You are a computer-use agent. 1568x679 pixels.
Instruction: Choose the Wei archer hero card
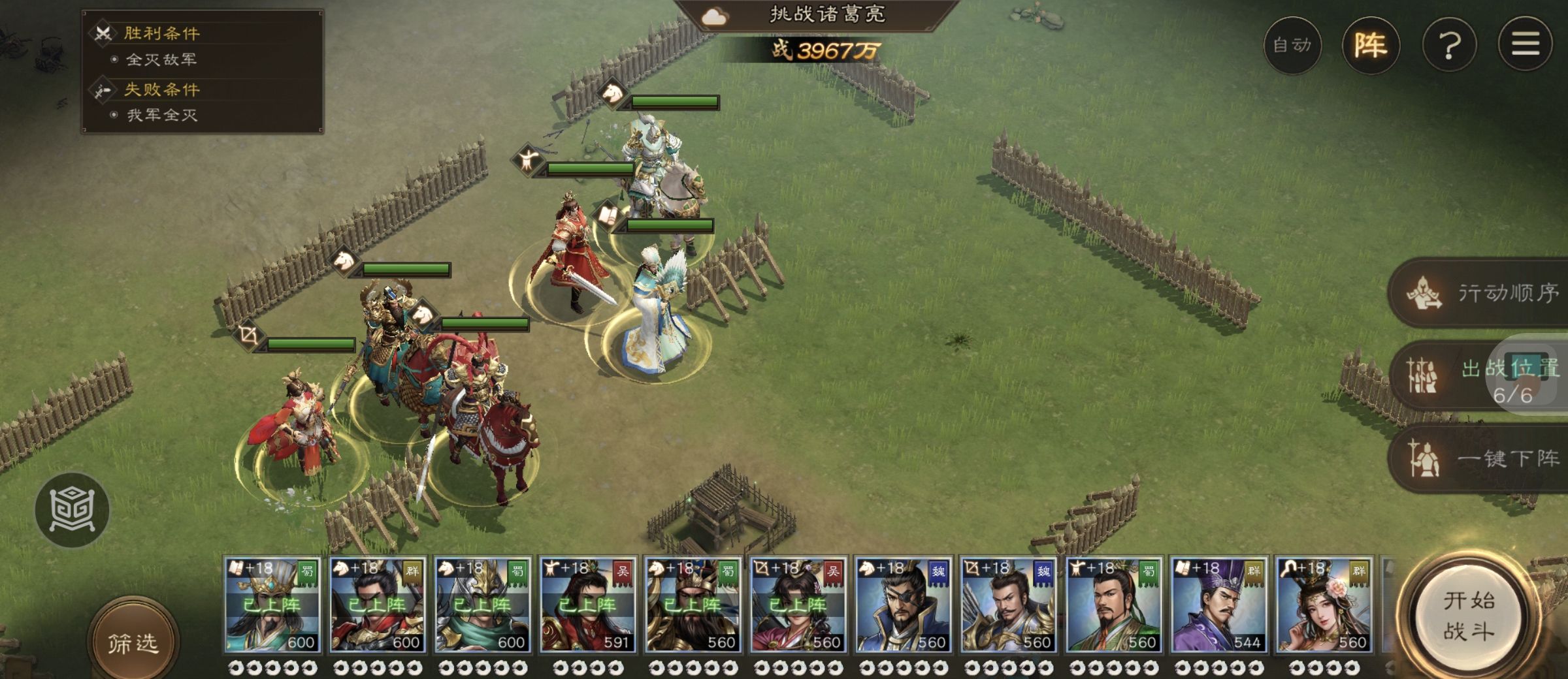pos(1008,605)
